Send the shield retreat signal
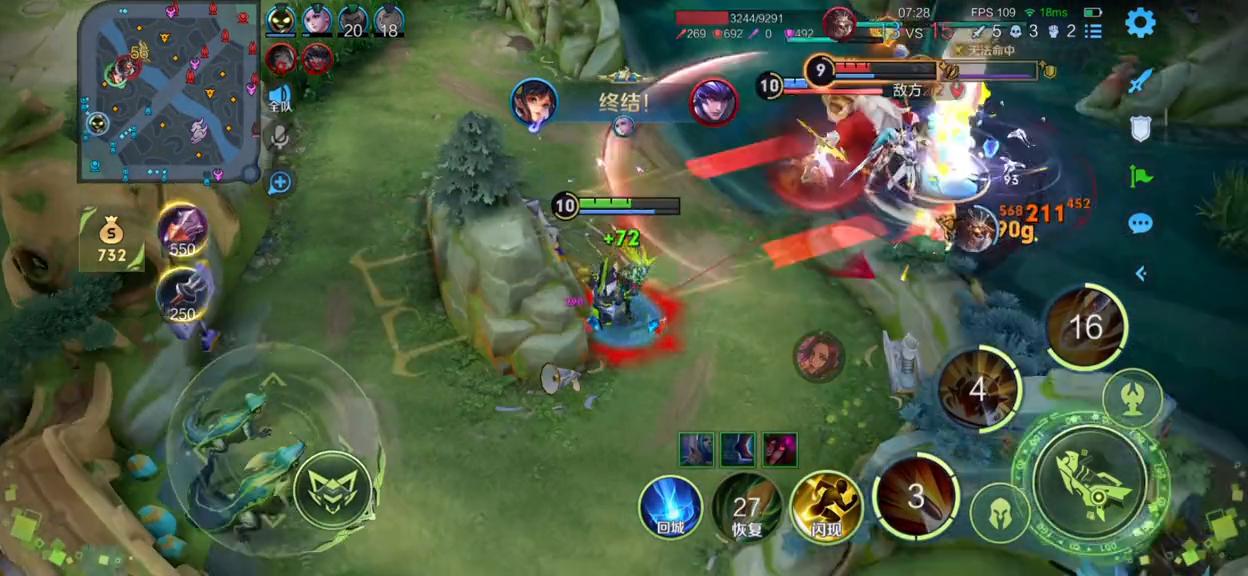 tap(1140, 128)
